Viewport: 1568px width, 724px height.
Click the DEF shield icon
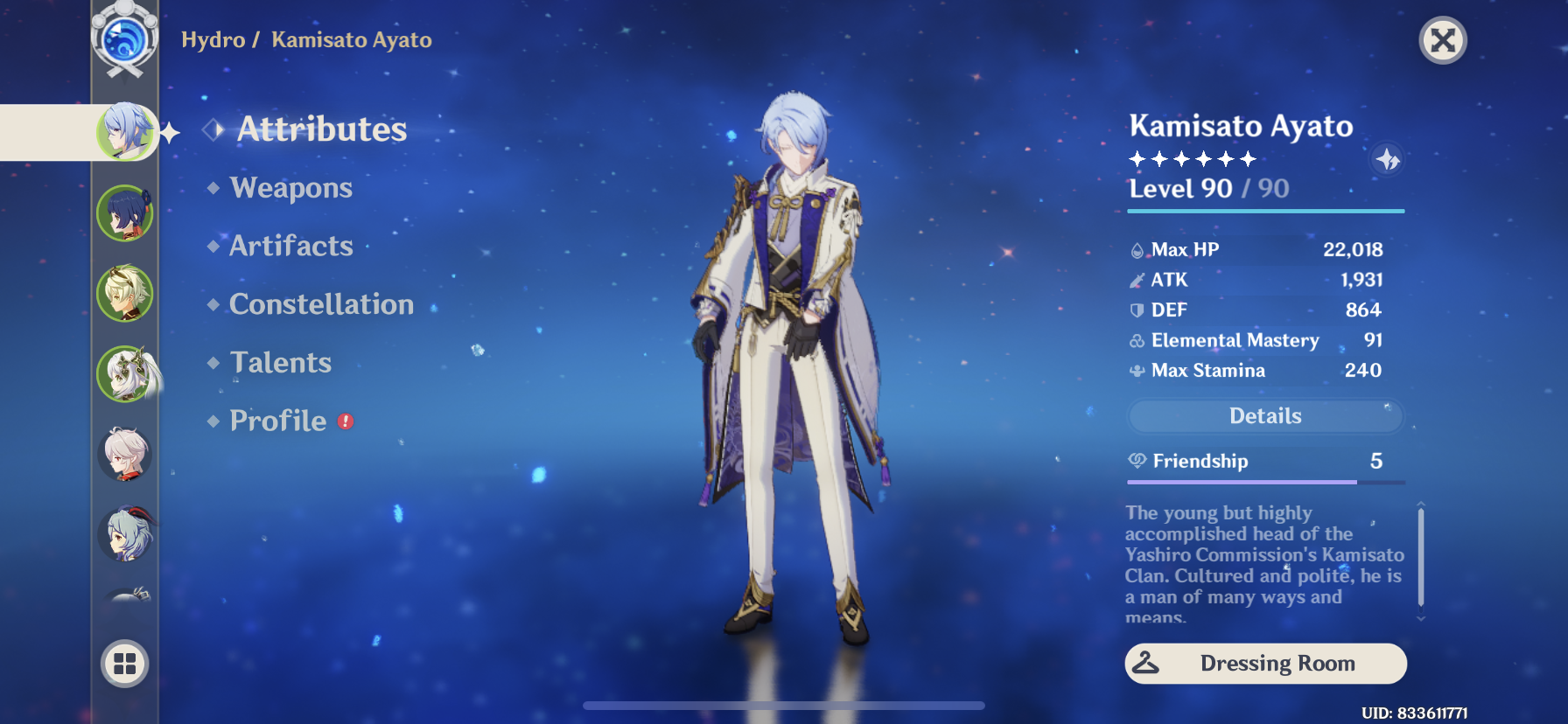pyautogui.click(x=1137, y=310)
